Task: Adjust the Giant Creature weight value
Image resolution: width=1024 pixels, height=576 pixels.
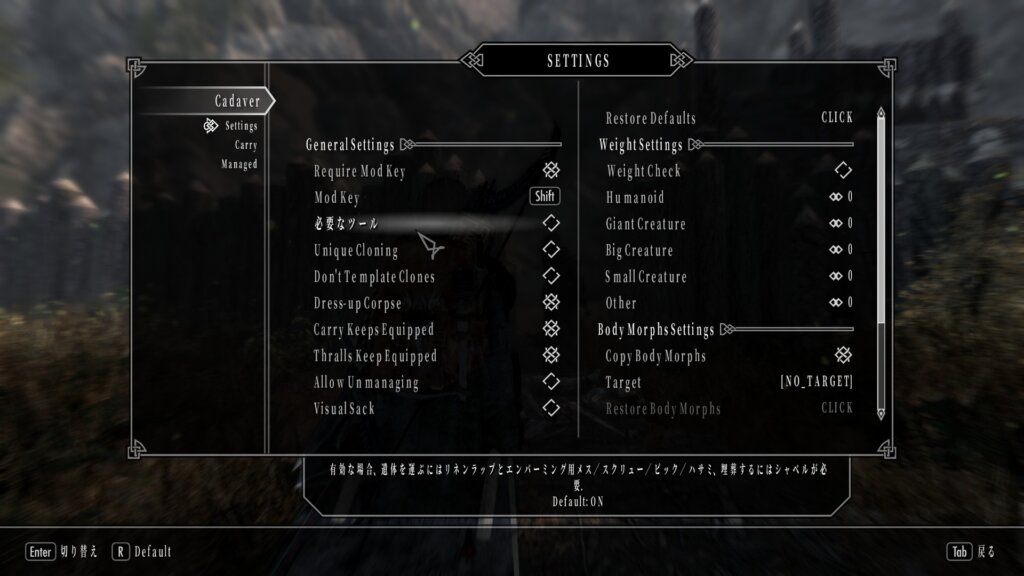Action: point(840,223)
